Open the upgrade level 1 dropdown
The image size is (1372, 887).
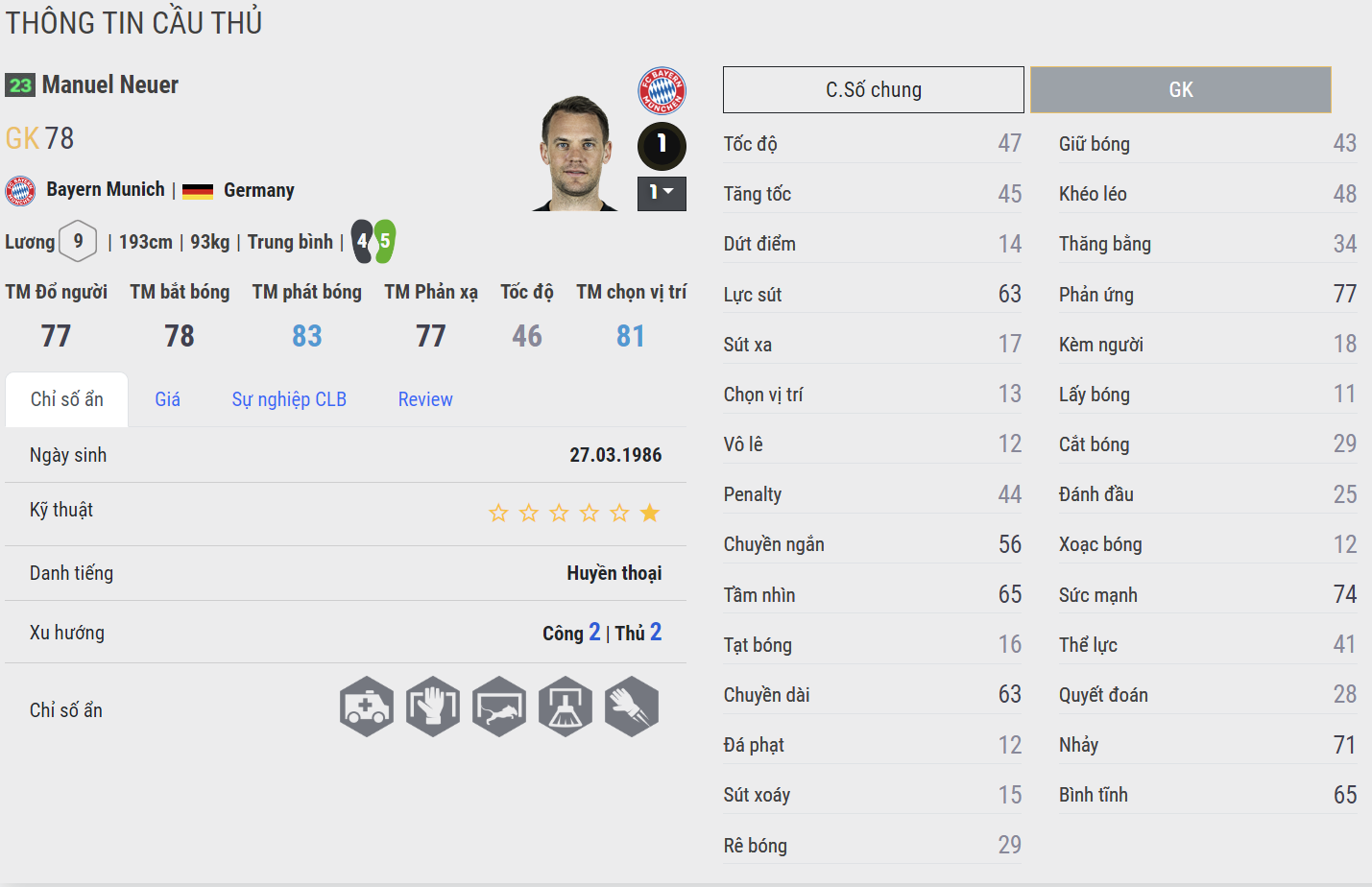click(x=662, y=193)
